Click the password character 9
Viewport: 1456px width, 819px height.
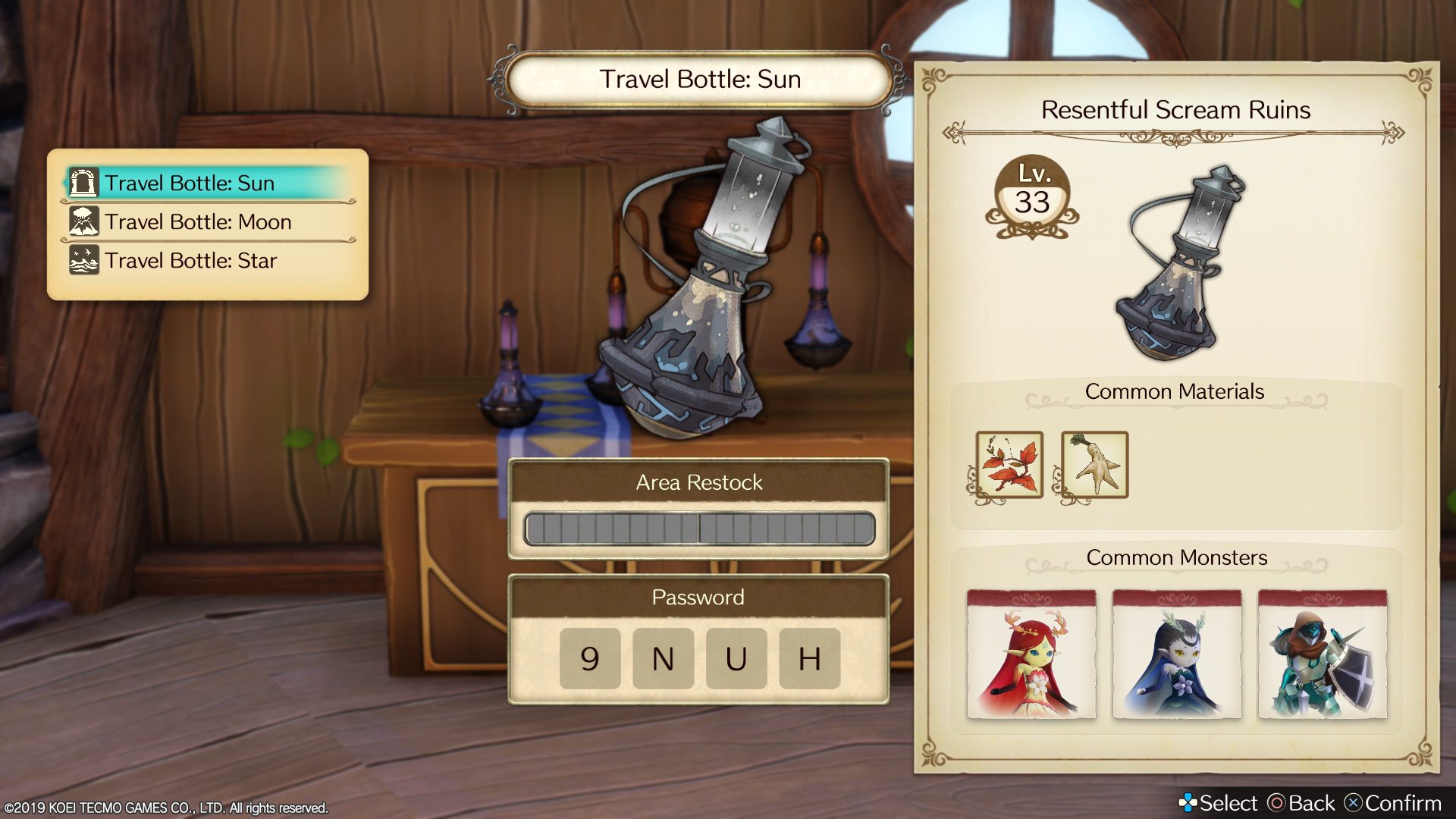coord(590,658)
